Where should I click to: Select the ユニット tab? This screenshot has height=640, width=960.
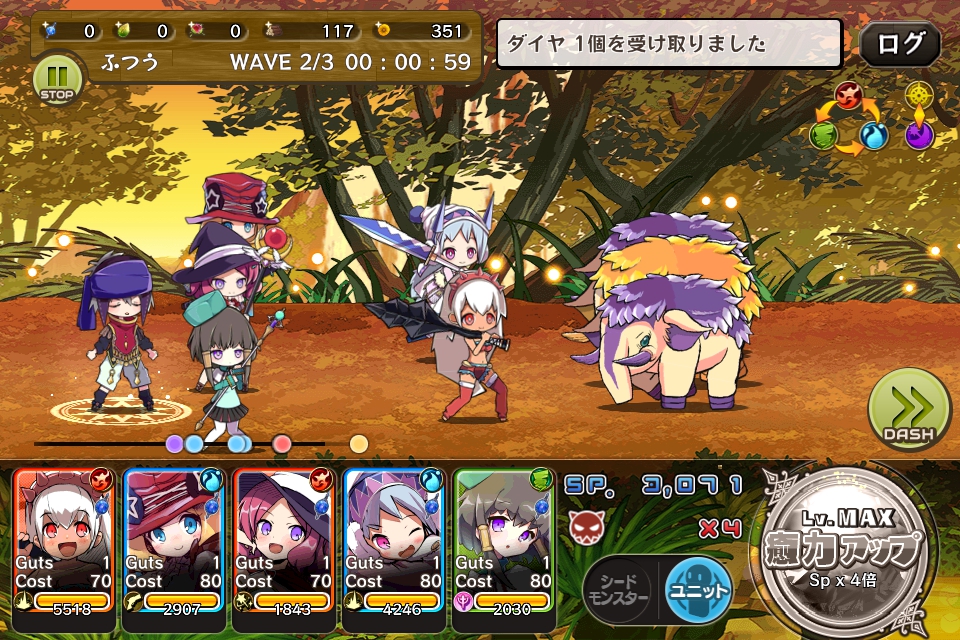coord(697,589)
